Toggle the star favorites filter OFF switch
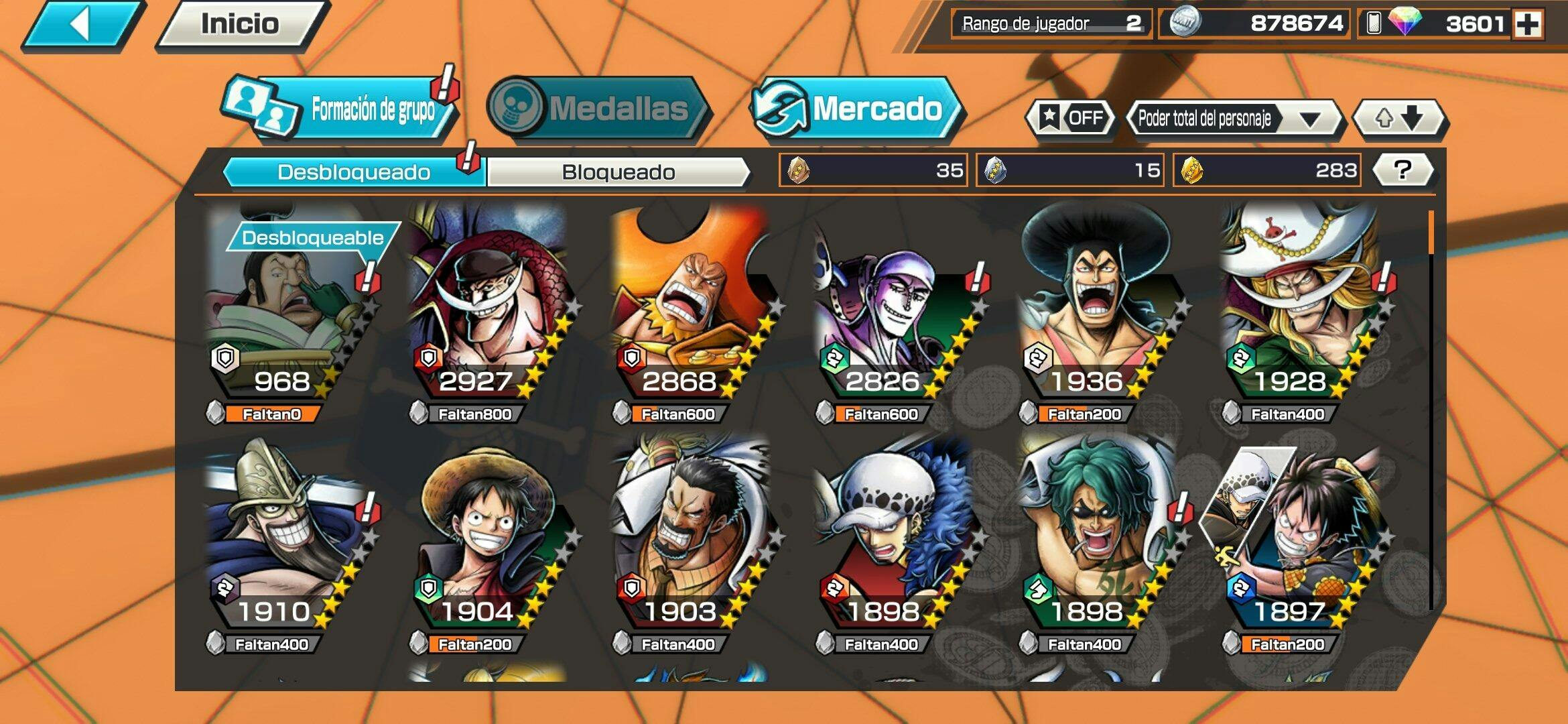This screenshot has width=1568, height=724. point(1071,119)
